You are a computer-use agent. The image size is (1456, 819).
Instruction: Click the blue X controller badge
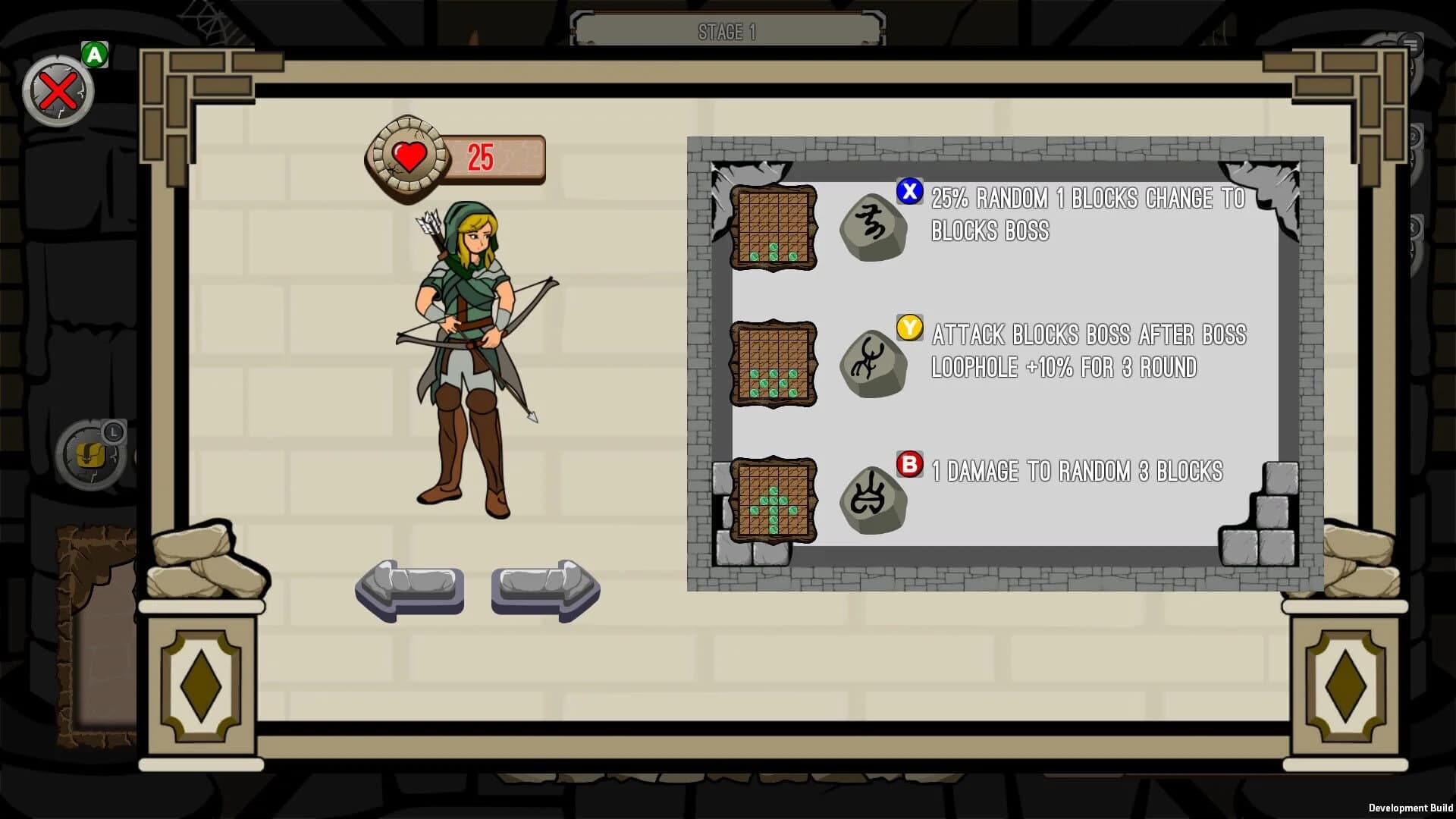pyautogui.click(x=909, y=192)
